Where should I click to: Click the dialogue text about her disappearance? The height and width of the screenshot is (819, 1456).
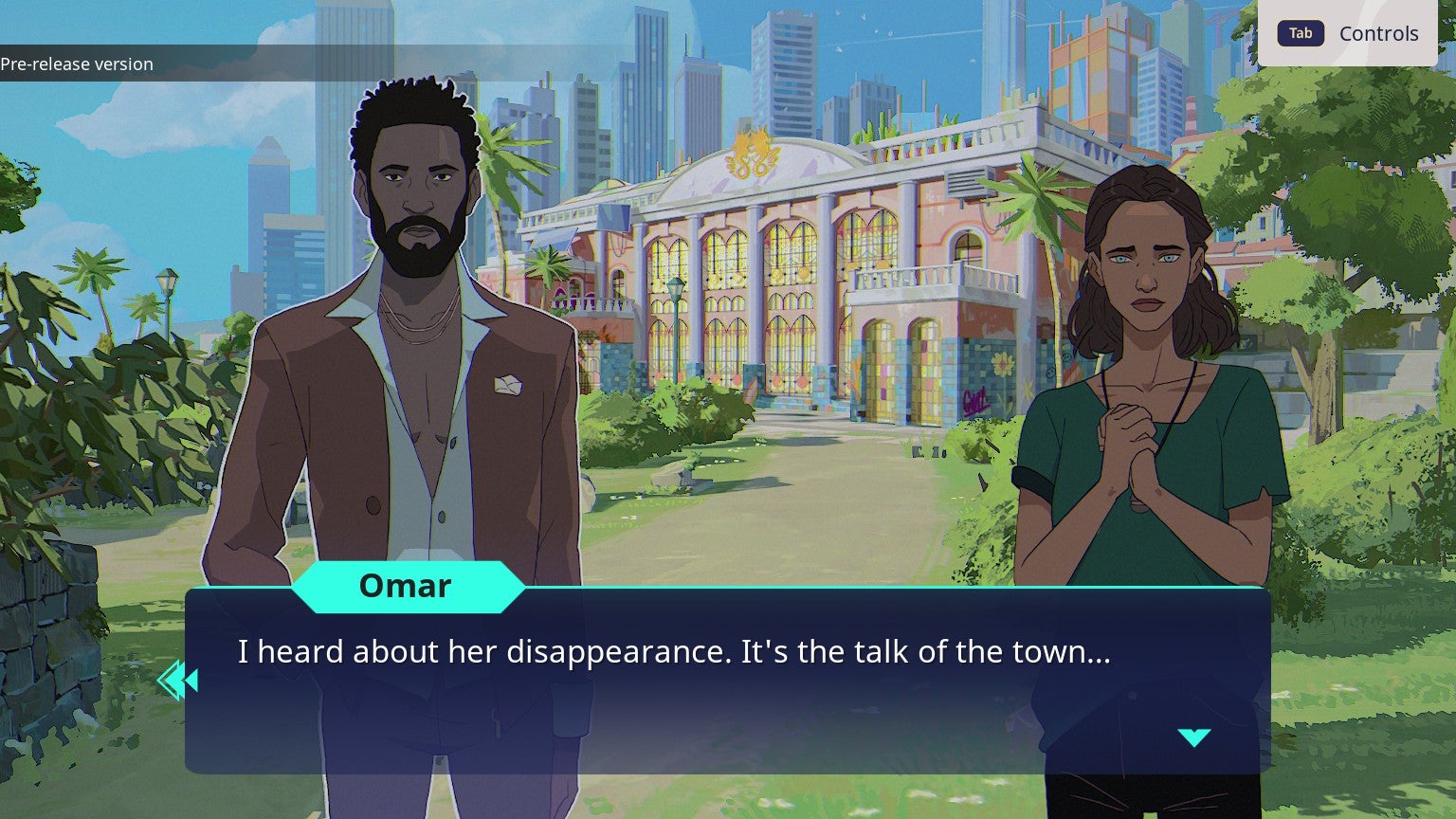675,652
